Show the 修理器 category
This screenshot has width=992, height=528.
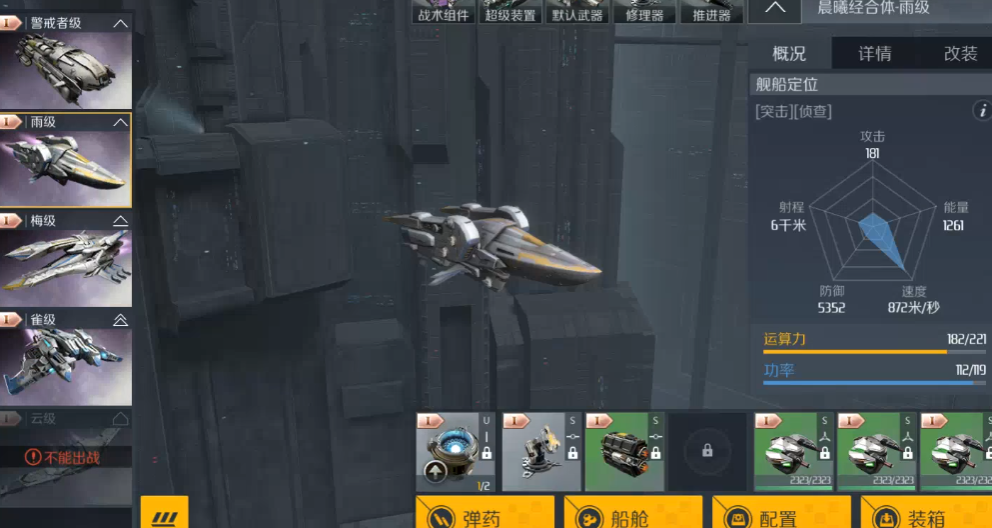coord(644,12)
